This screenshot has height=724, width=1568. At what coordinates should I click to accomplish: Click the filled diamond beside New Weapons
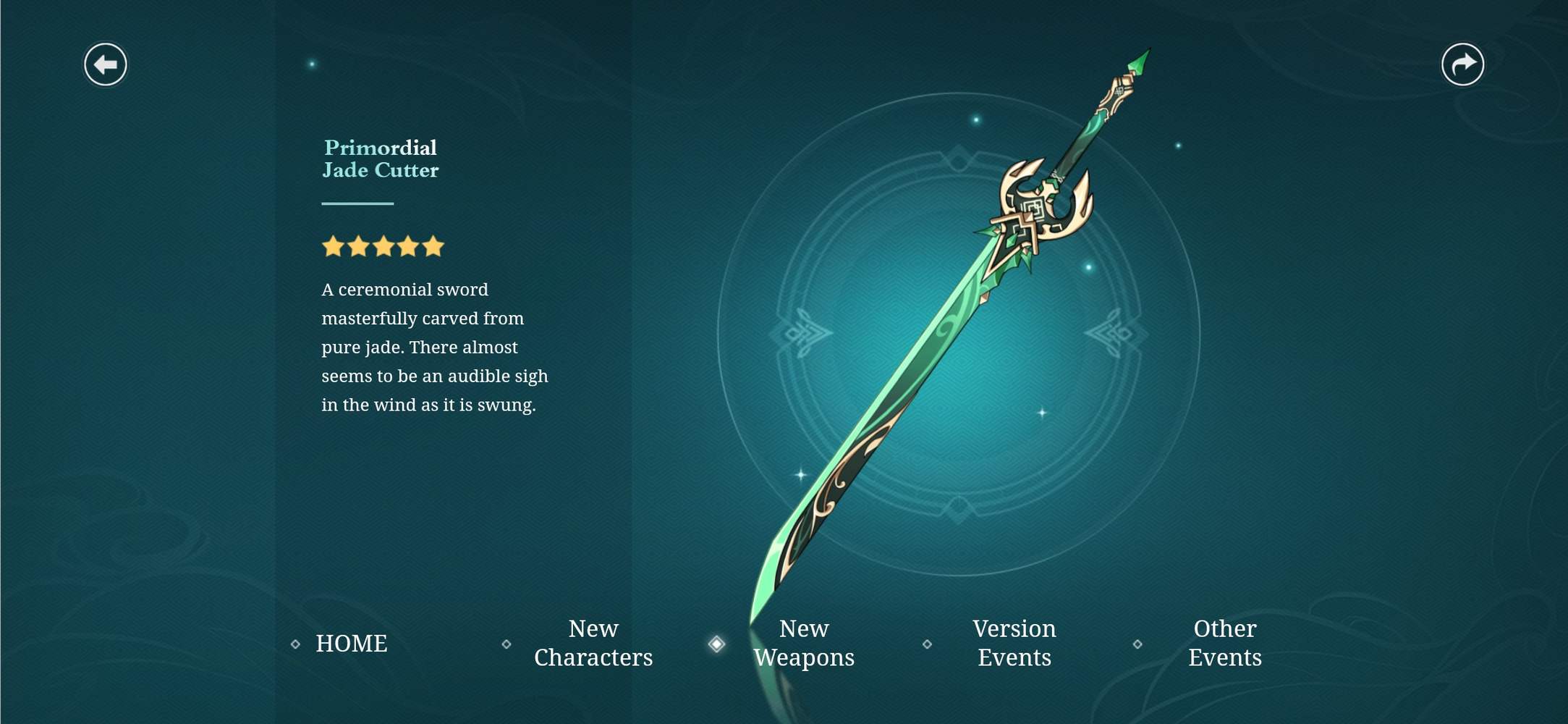717,643
